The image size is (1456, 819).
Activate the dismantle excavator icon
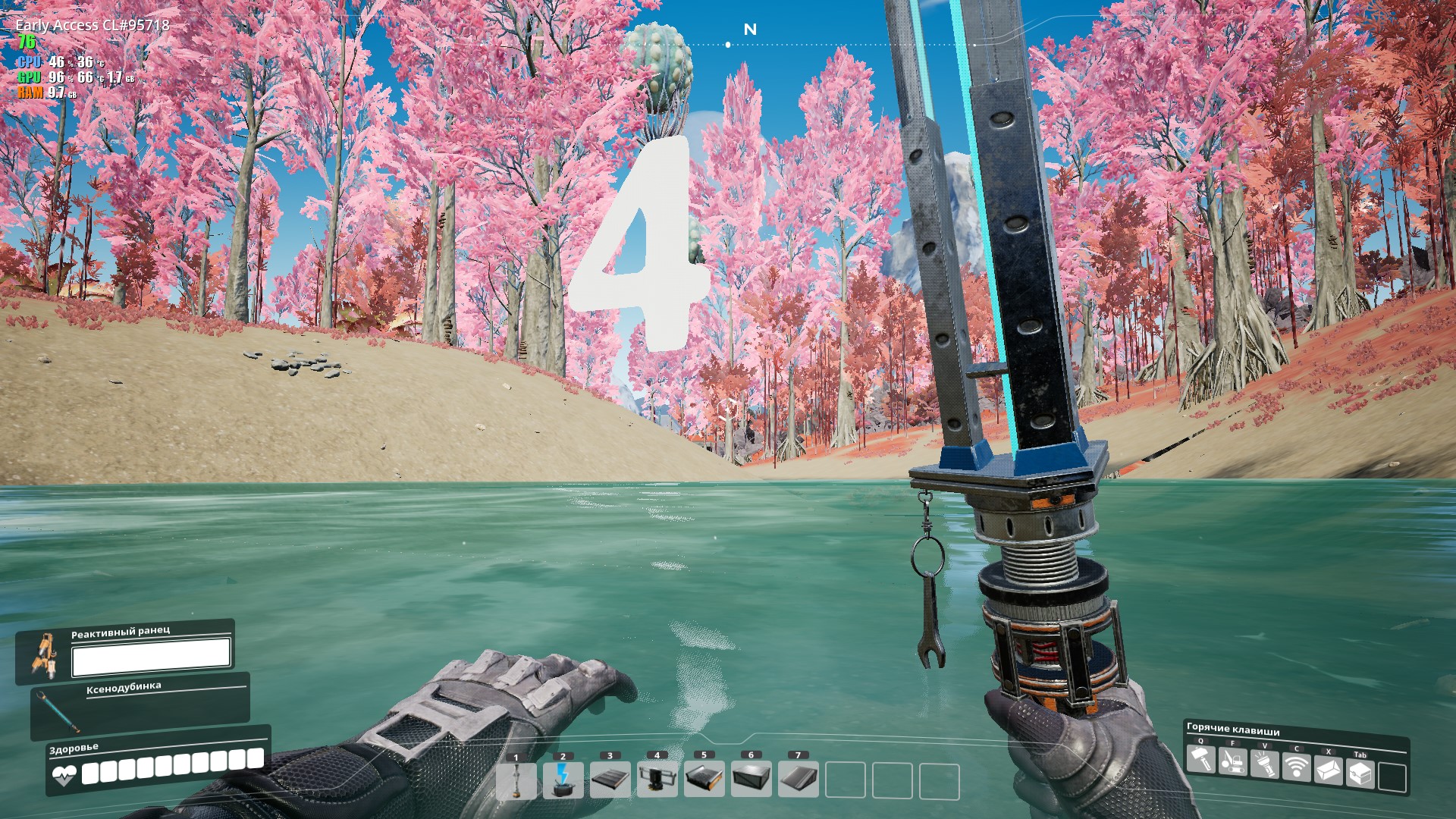pos(1232,761)
